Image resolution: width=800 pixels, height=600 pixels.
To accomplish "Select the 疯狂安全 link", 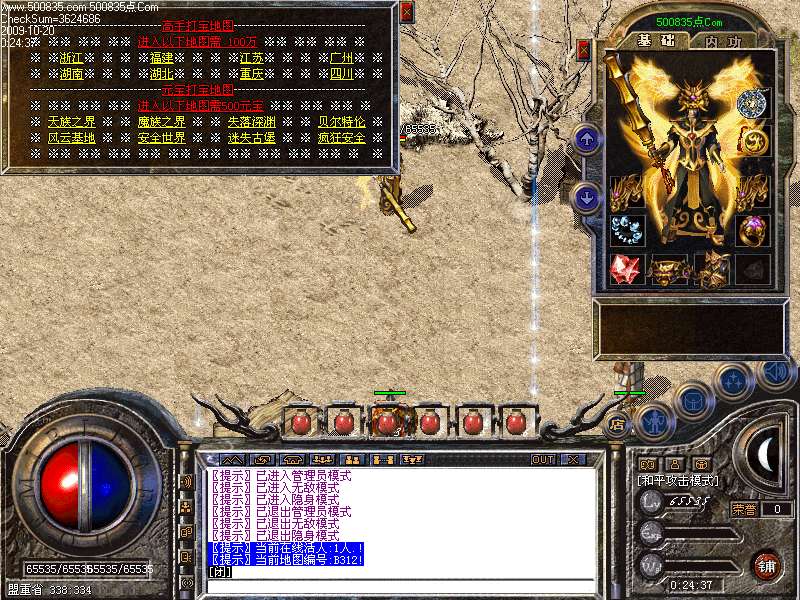I will 341,138.
